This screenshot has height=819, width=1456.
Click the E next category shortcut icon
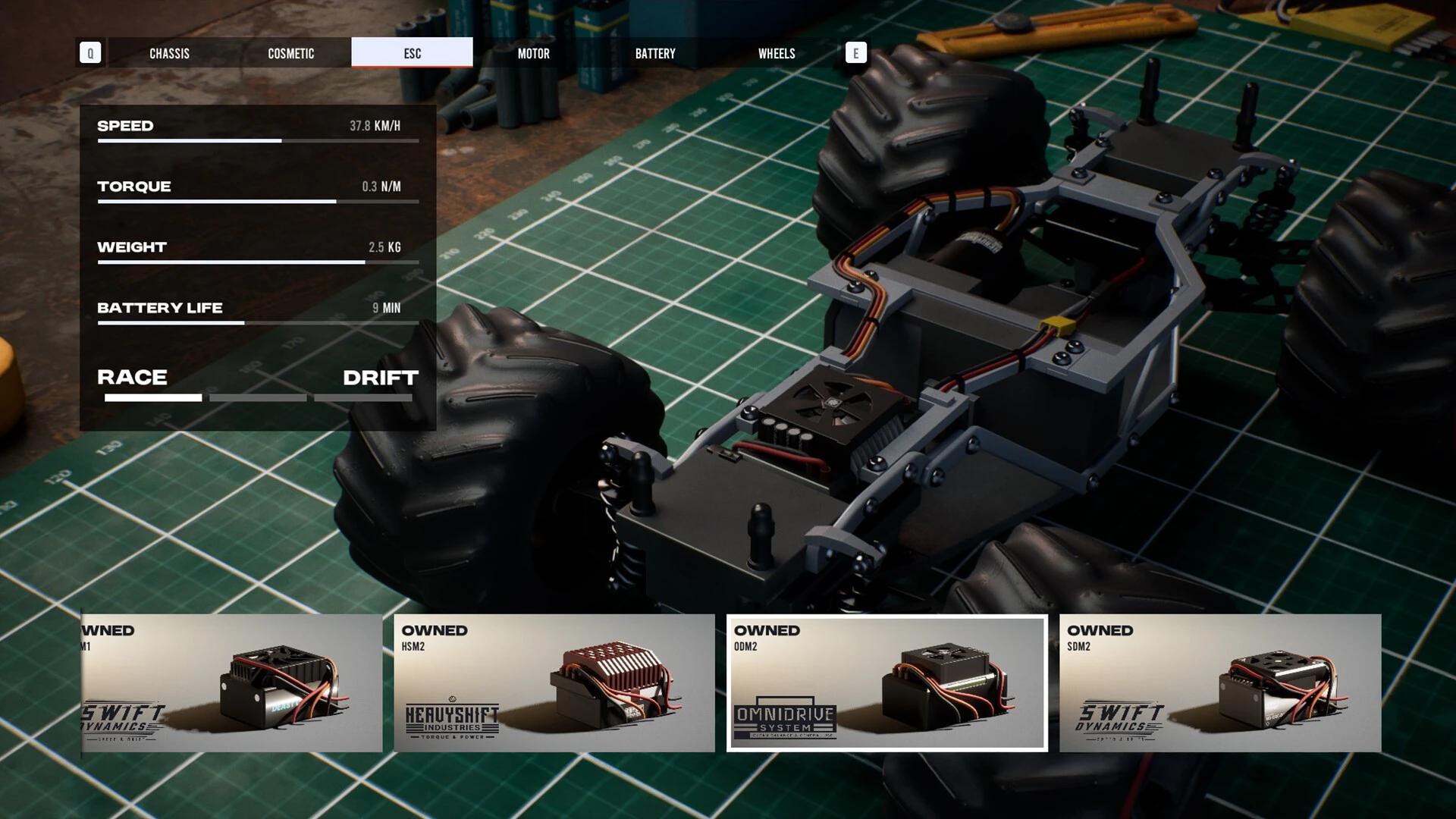coord(855,53)
